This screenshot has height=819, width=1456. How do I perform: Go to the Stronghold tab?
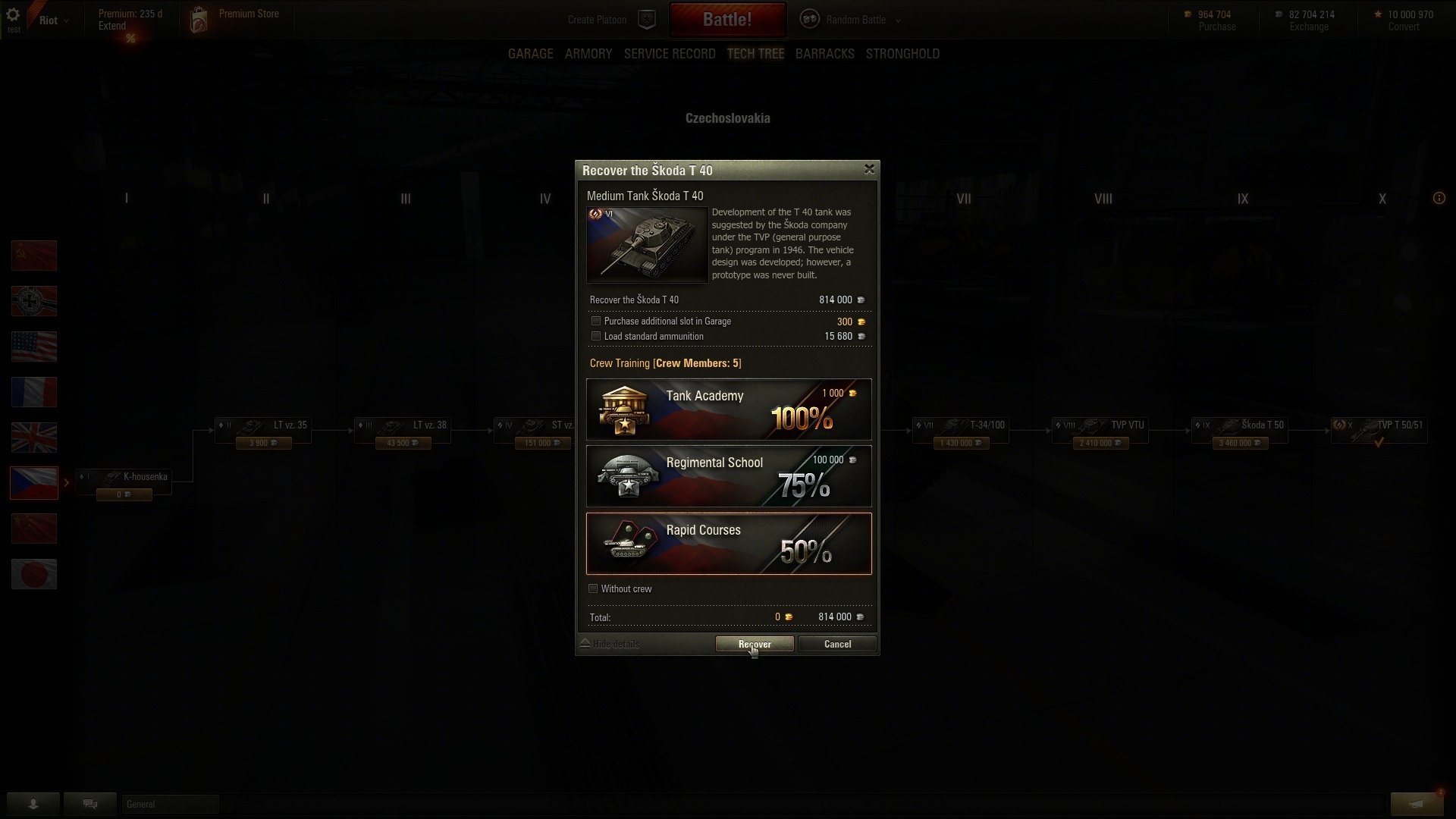click(x=902, y=54)
